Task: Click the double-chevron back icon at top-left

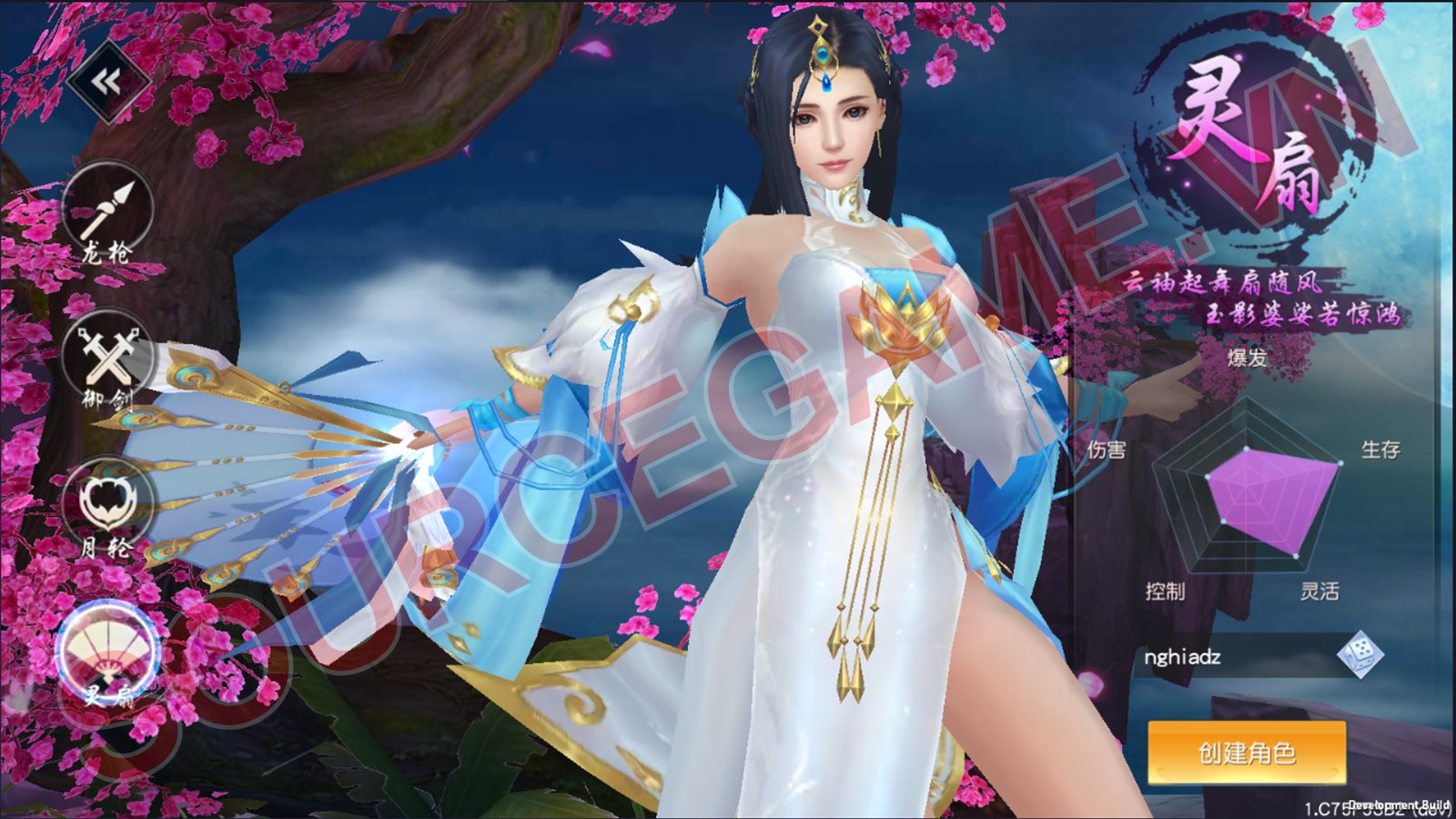Action: coord(105,82)
